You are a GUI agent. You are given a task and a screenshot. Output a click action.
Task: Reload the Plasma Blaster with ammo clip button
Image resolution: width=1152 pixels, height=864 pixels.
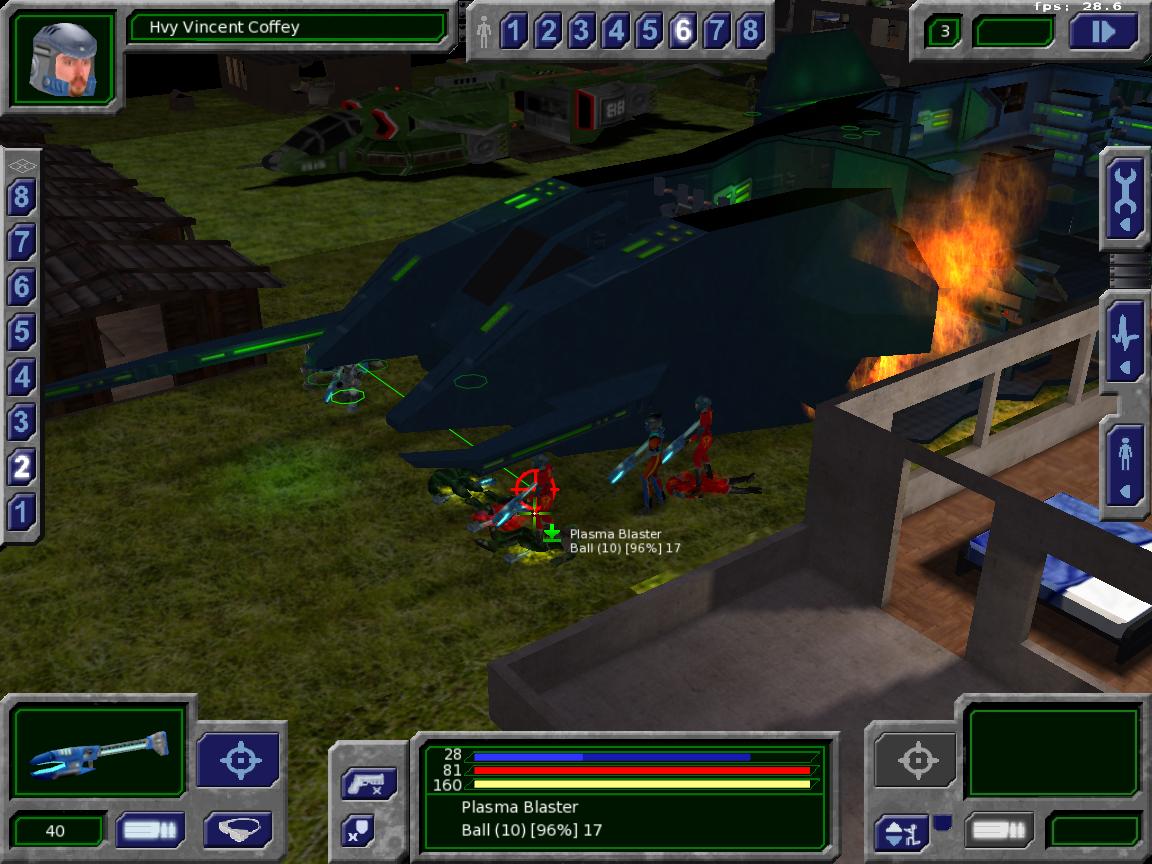[x=149, y=830]
